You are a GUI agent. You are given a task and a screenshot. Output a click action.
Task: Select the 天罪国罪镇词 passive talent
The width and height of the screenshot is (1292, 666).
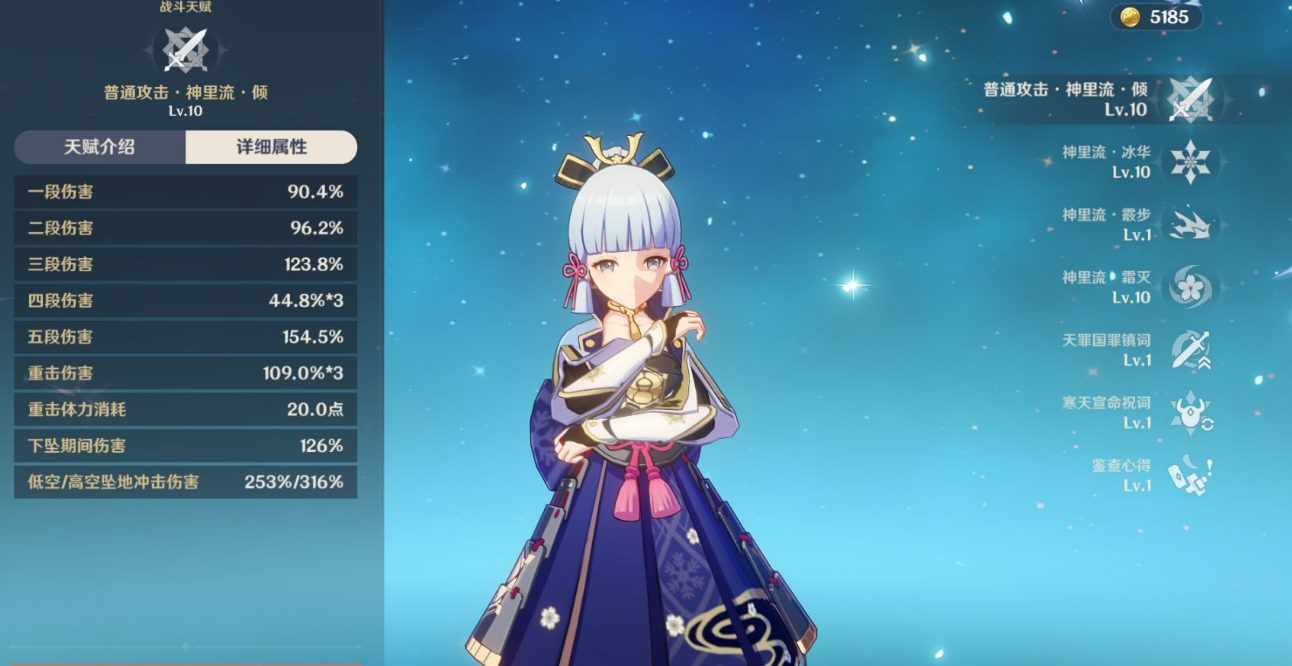point(1190,350)
